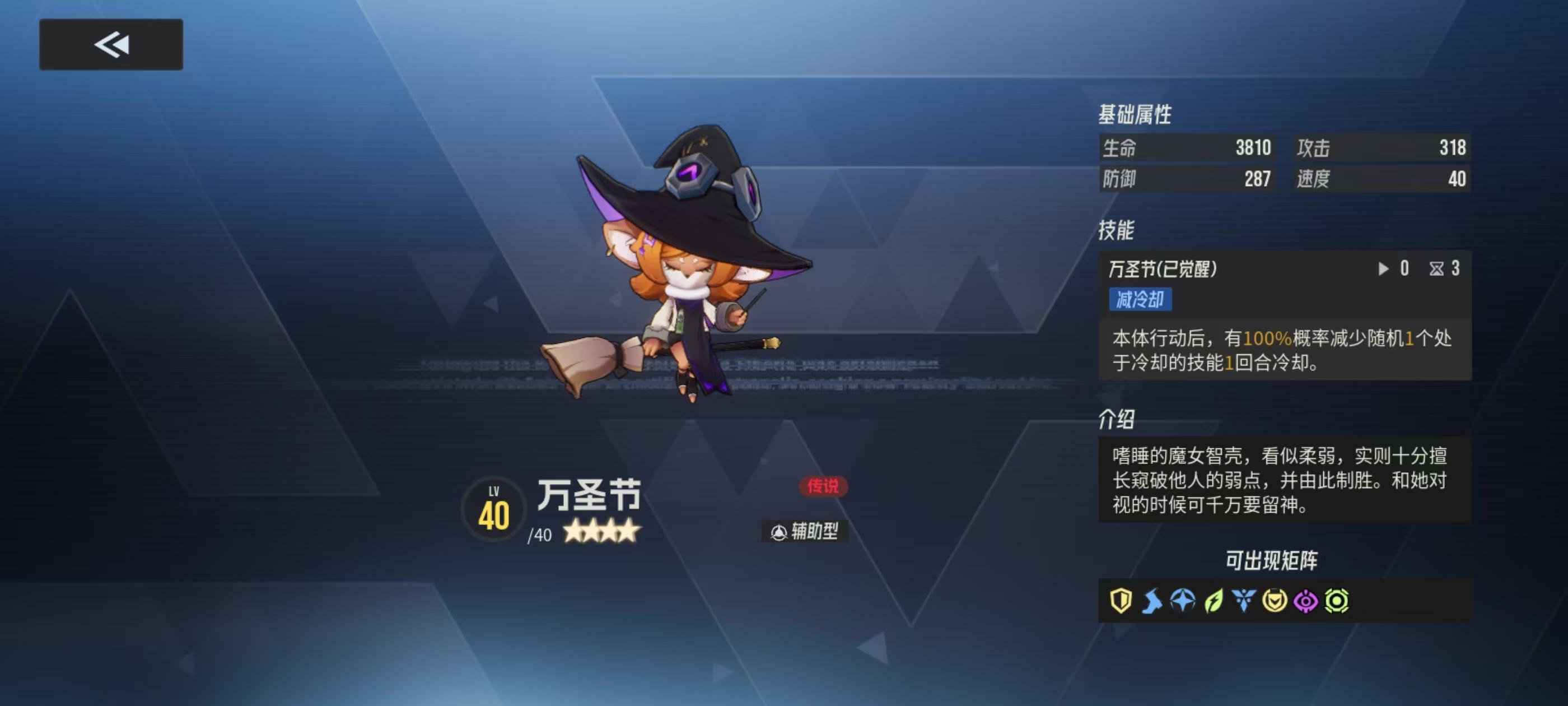The image size is (1568, 706).
Task: Select the blue tri-wing matrix icon
Action: [1244, 601]
